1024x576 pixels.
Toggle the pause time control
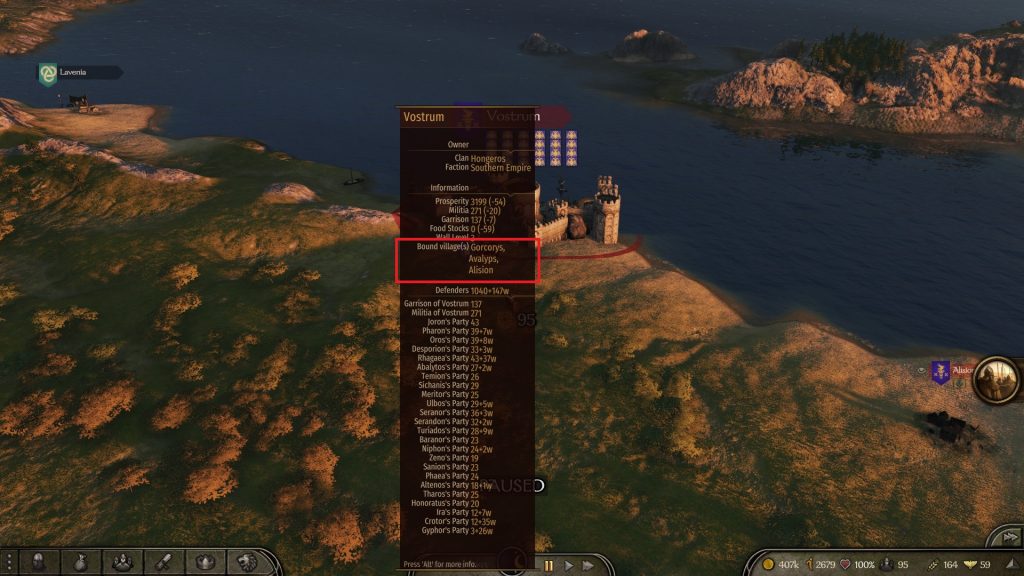tap(548, 565)
